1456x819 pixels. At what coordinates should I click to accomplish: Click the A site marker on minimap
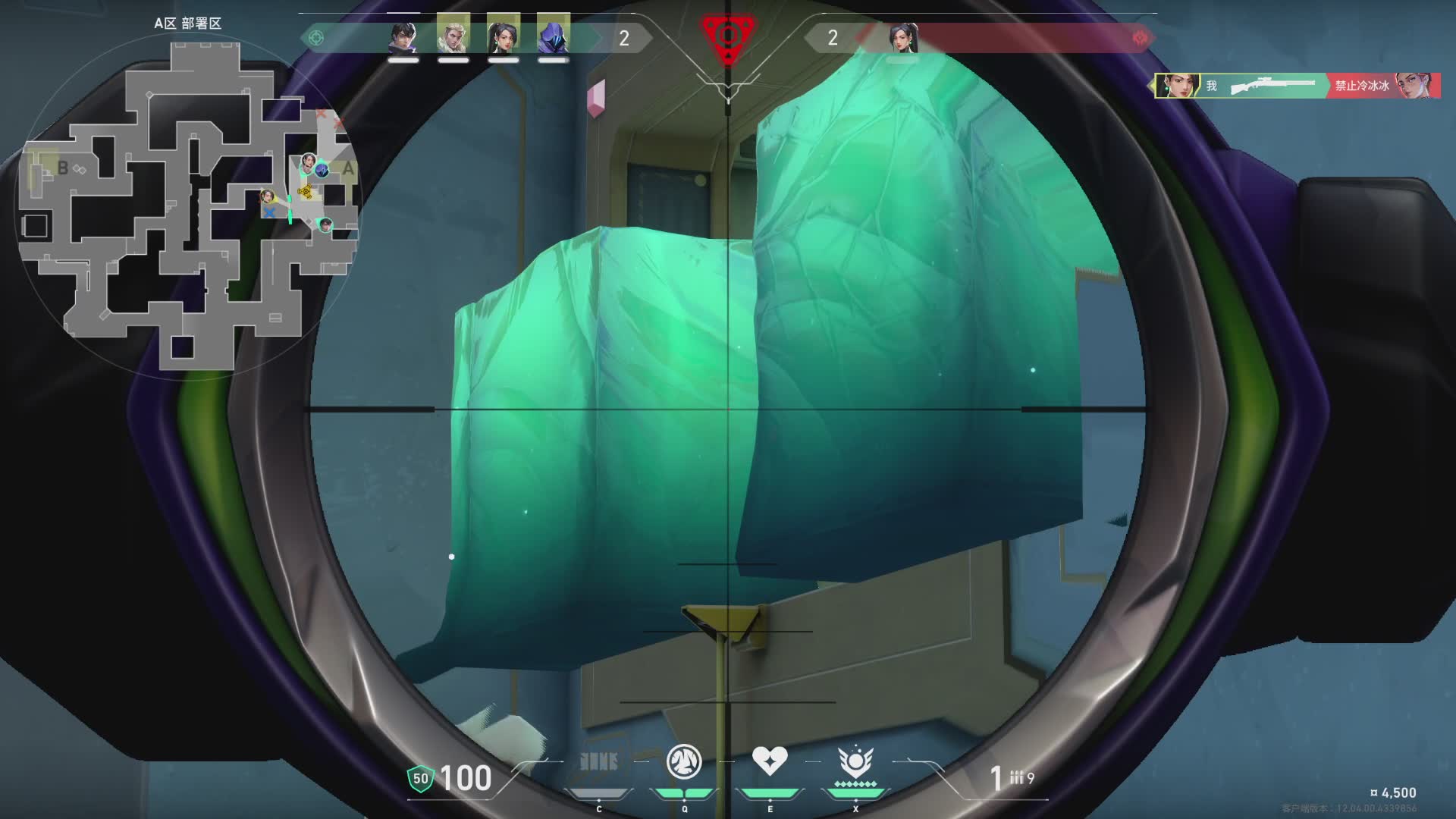(x=348, y=168)
